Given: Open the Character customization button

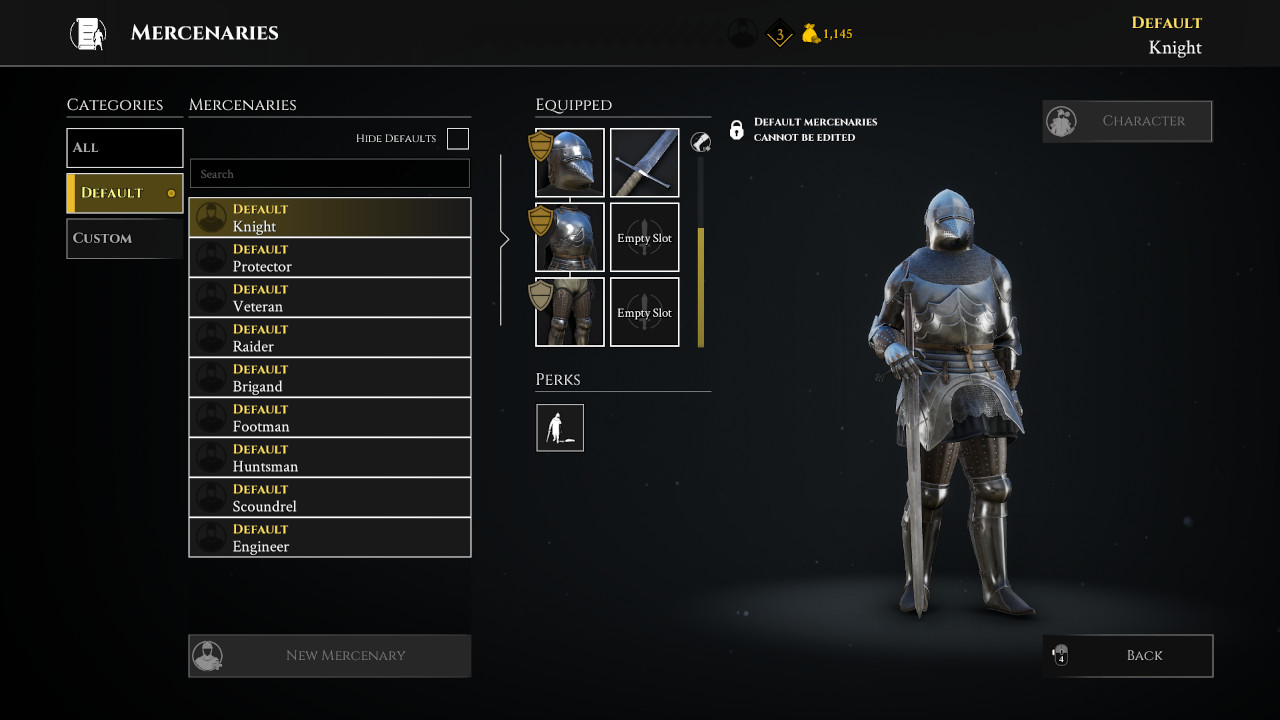Looking at the screenshot, I should tap(1127, 121).
